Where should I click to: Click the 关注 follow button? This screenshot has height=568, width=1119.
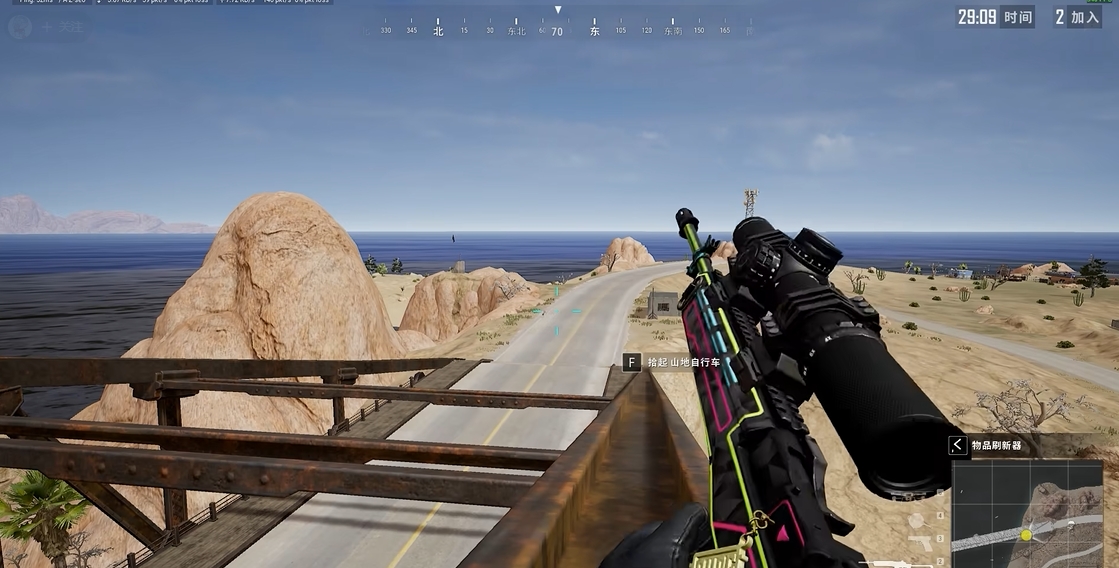click(61, 26)
